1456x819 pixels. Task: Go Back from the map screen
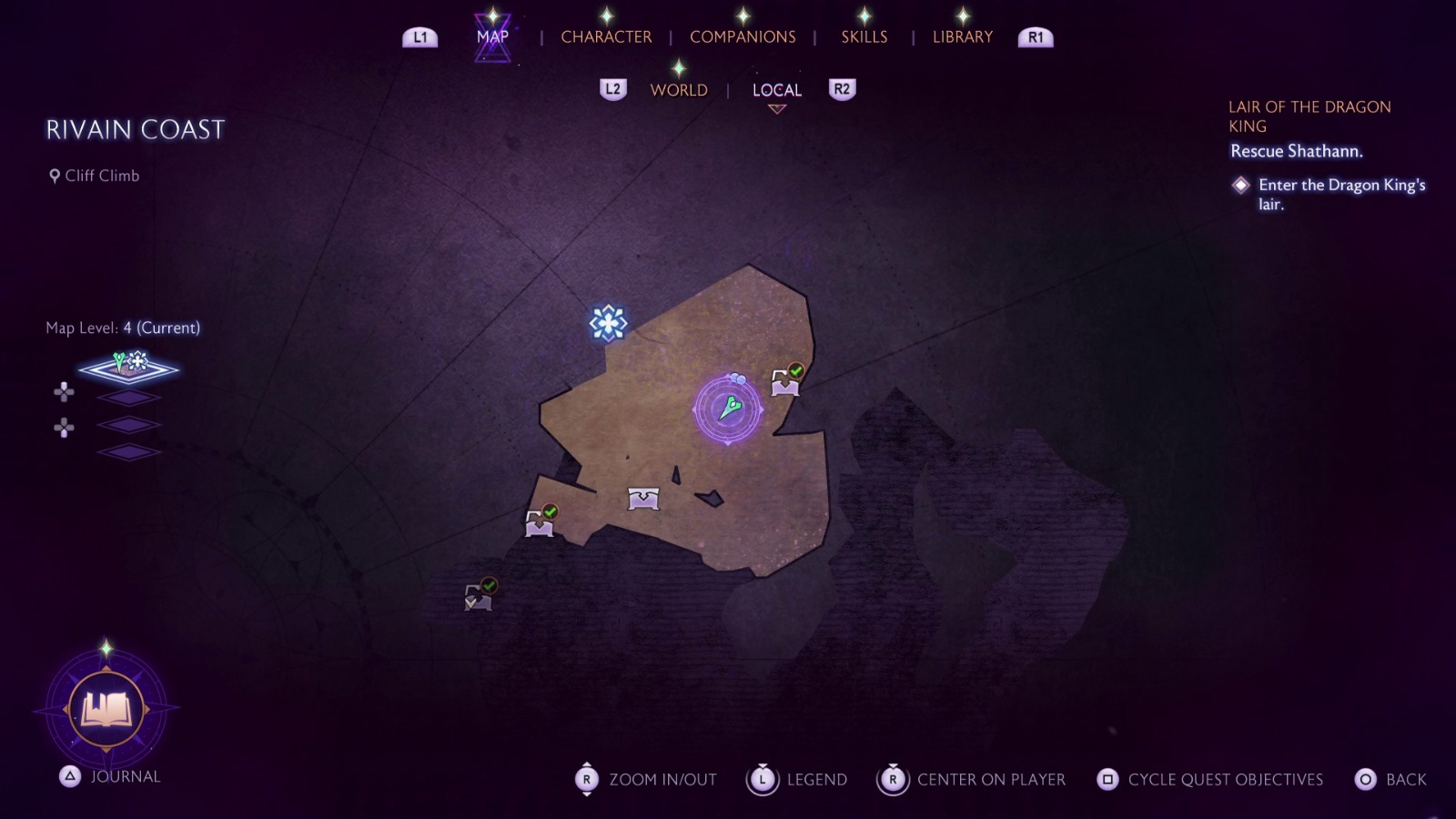(x=1390, y=780)
